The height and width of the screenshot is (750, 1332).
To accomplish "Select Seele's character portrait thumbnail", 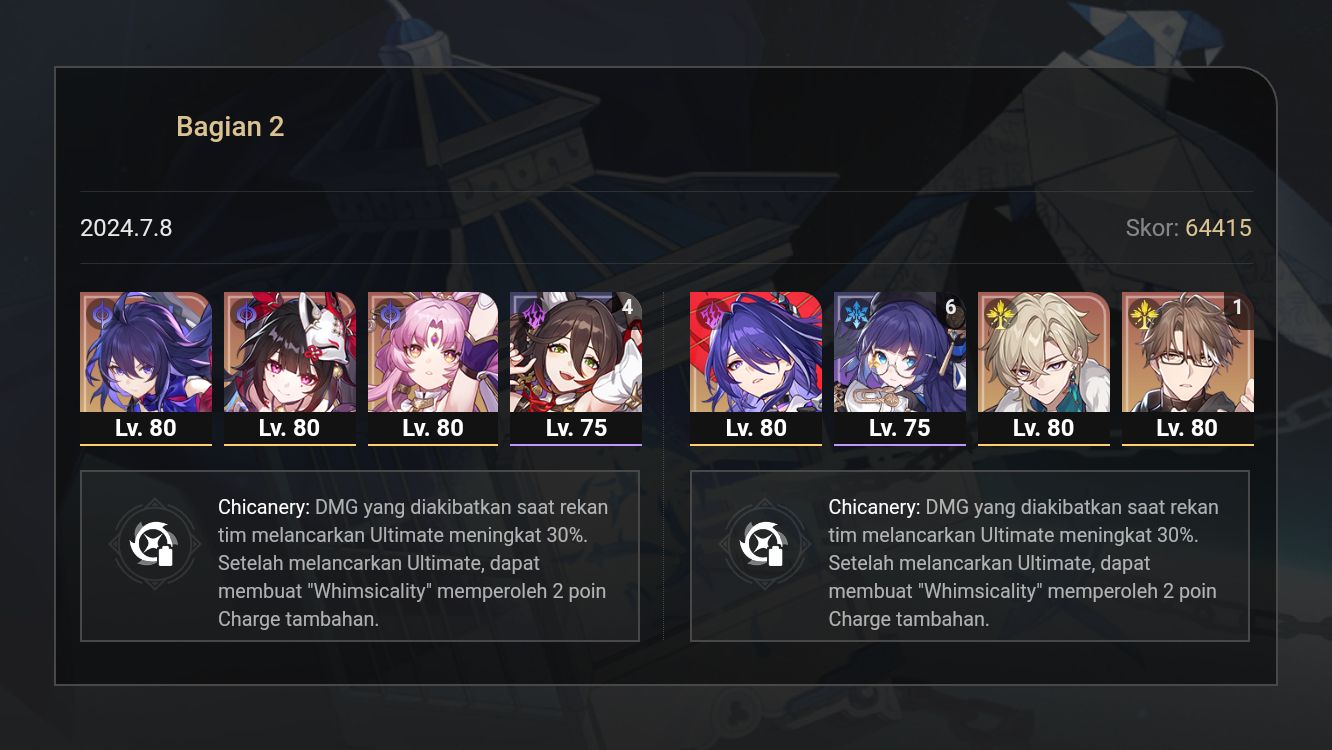I will (146, 352).
